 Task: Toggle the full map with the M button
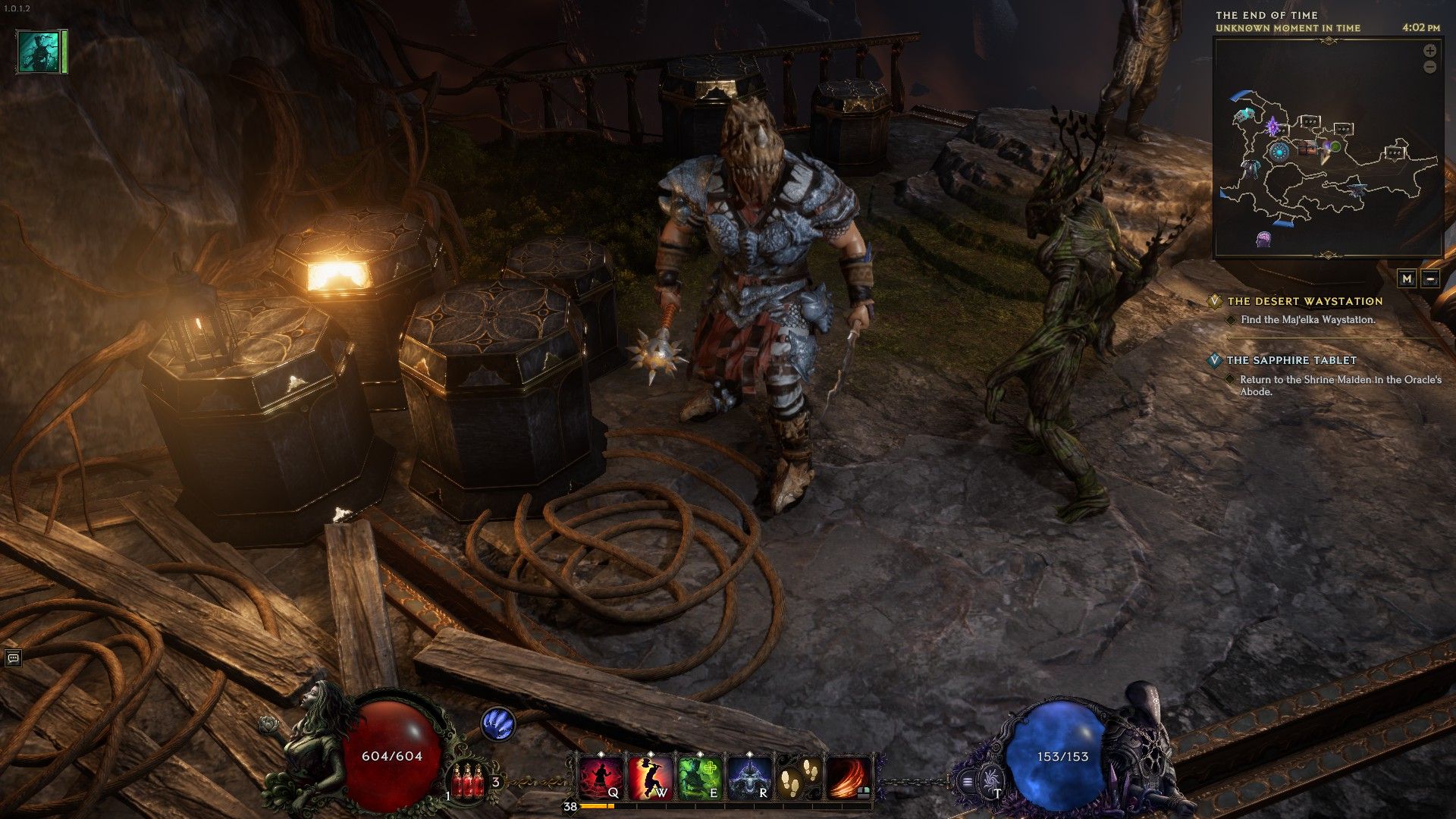(1407, 279)
